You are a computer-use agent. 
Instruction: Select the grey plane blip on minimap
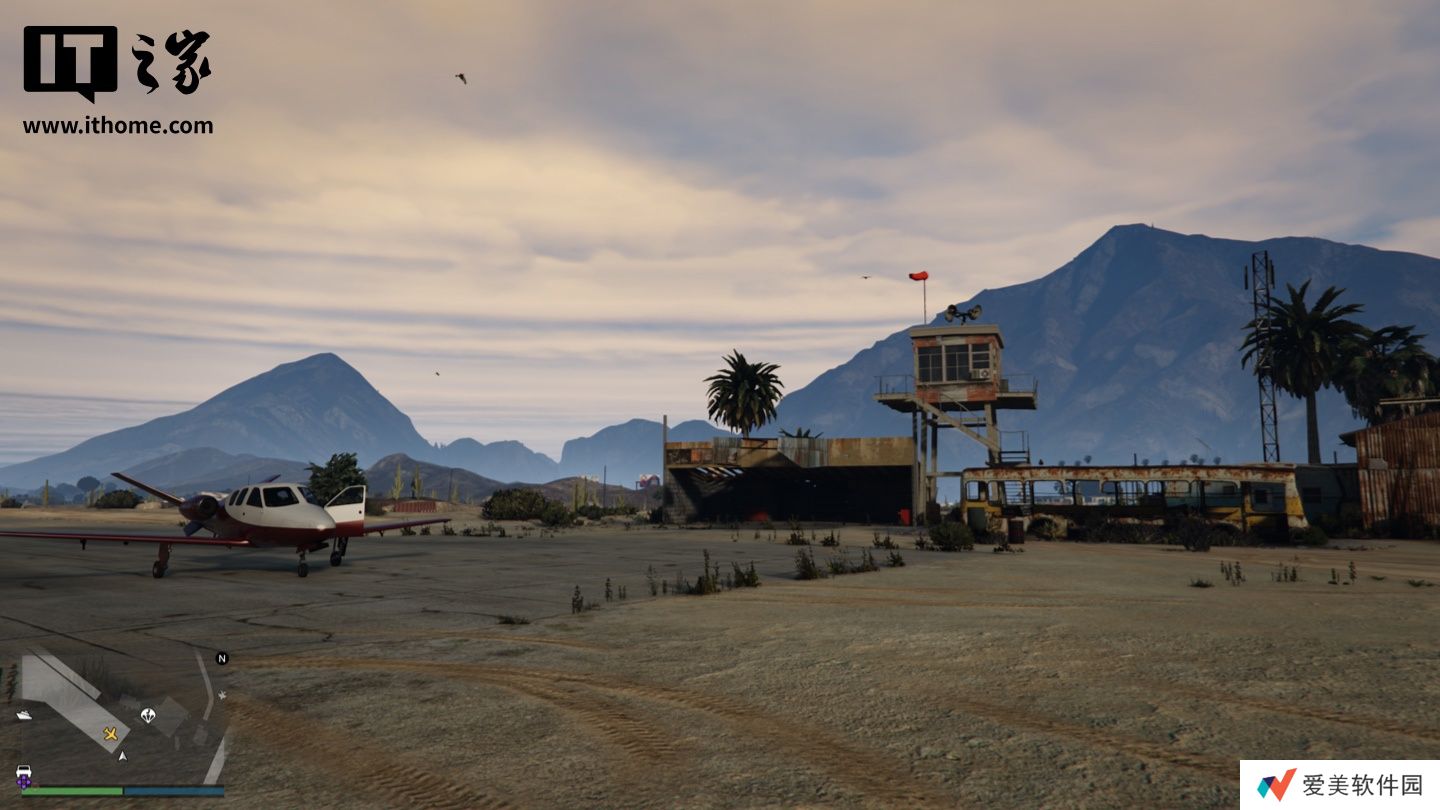point(222,695)
